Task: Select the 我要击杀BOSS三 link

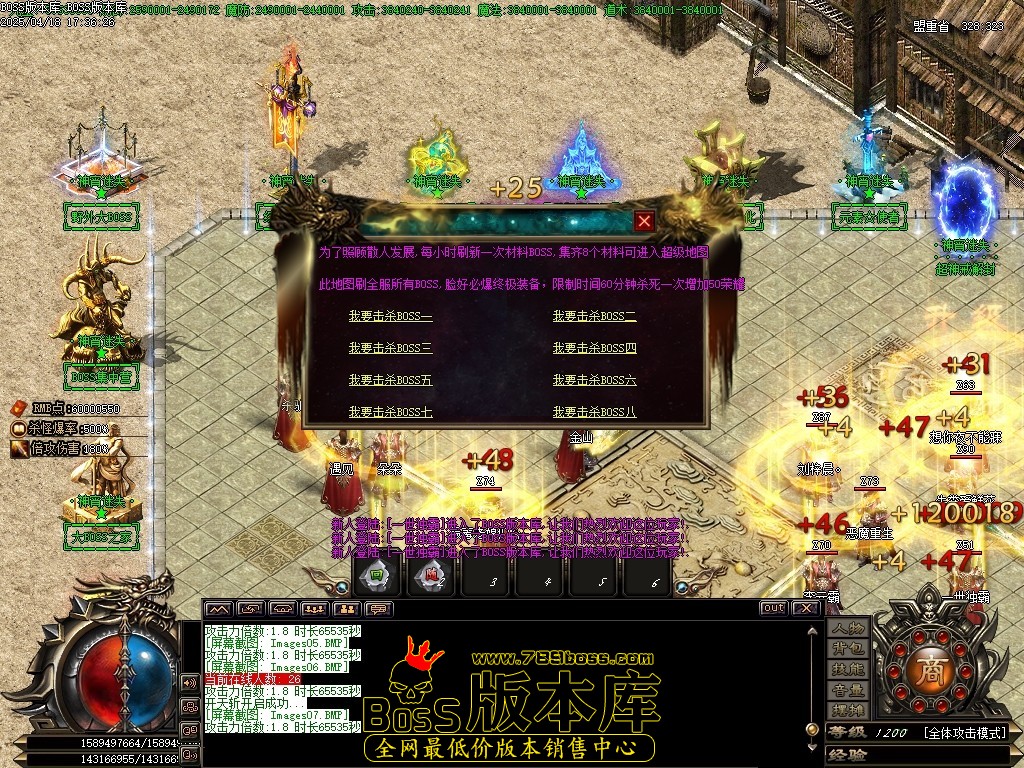Action: click(x=390, y=348)
